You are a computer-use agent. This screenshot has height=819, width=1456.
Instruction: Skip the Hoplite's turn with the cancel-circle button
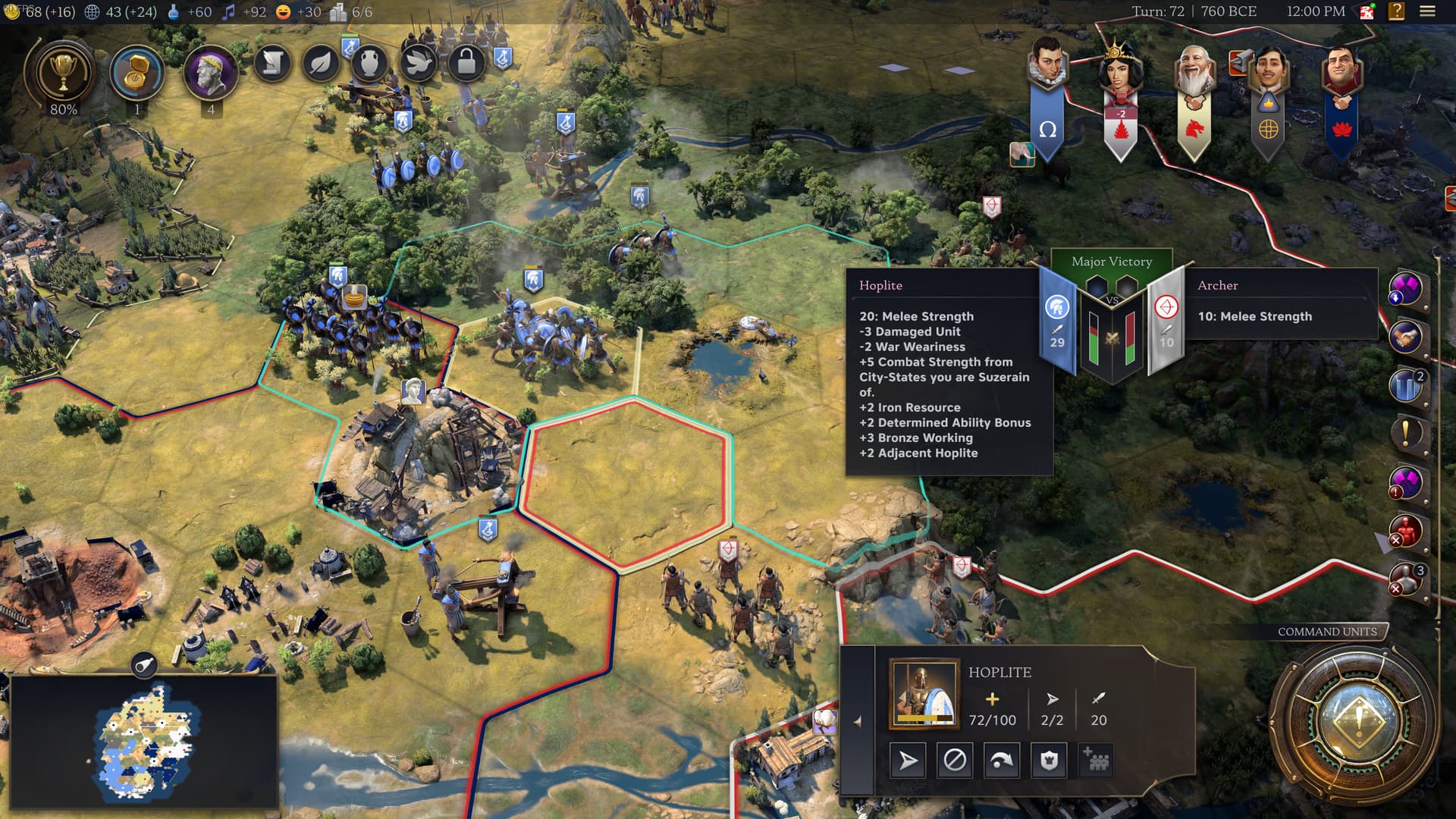point(955,760)
